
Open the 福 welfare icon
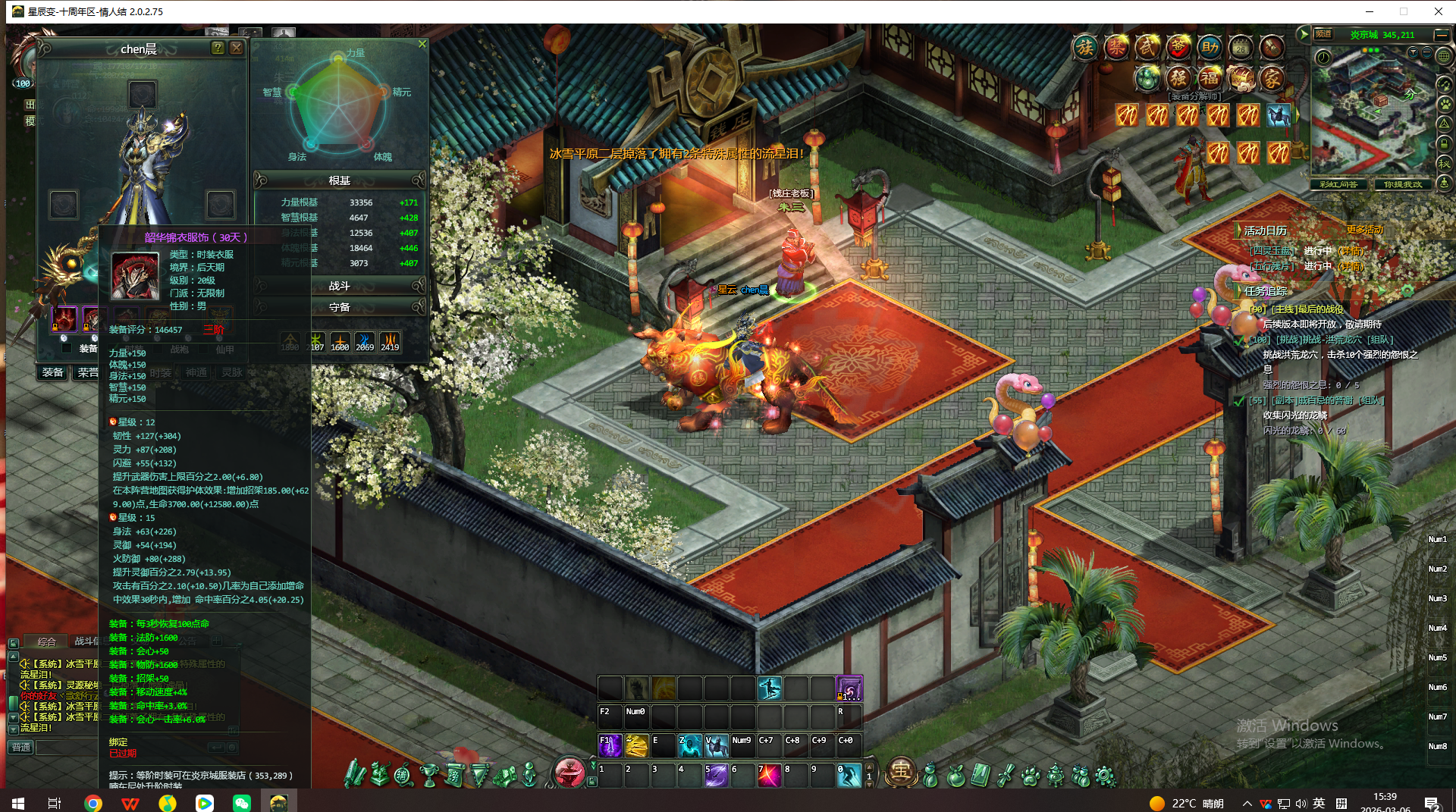[x=1210, y=78]
